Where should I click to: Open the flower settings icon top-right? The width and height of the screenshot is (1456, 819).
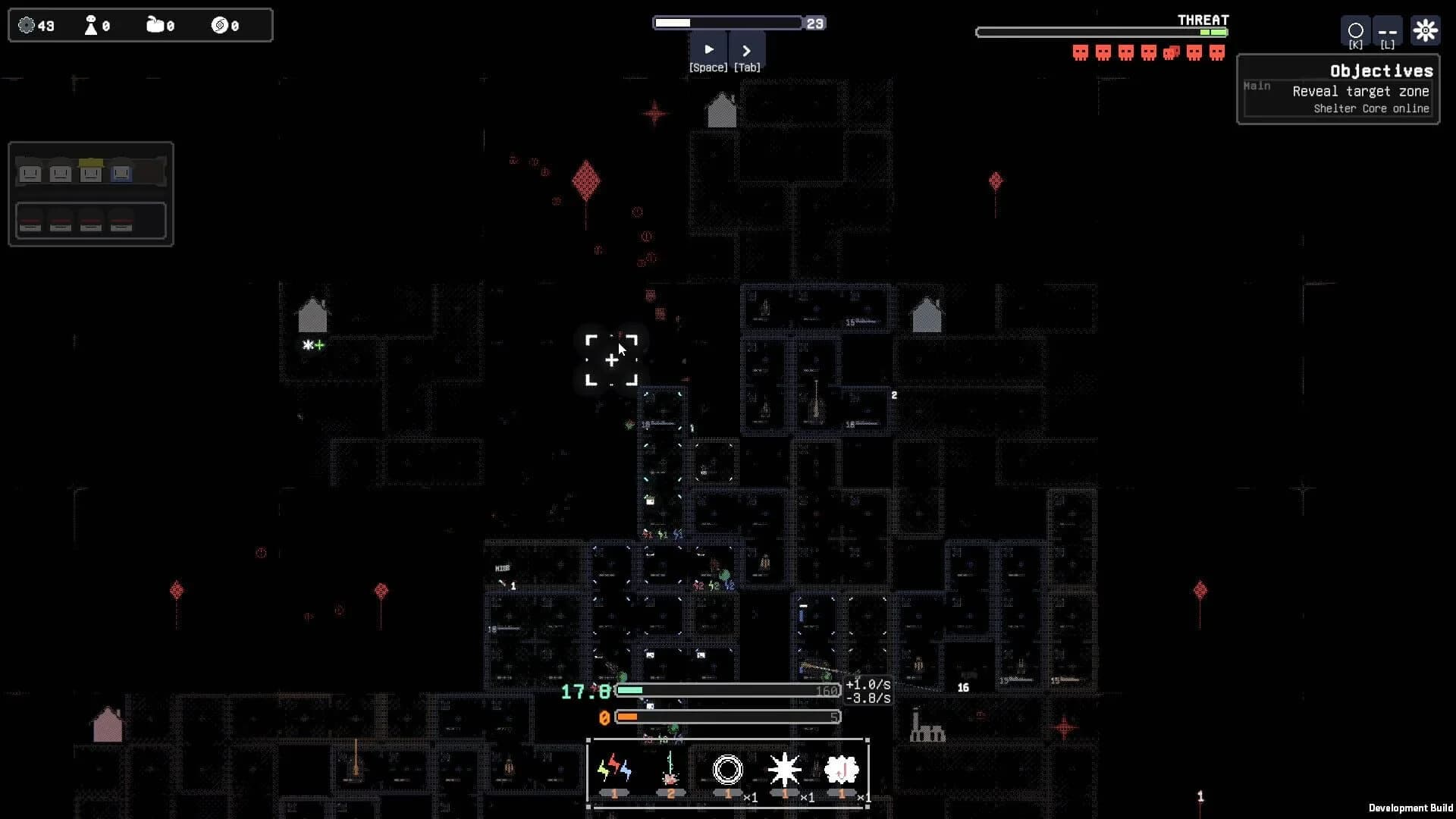click(x=1426, y=30)
